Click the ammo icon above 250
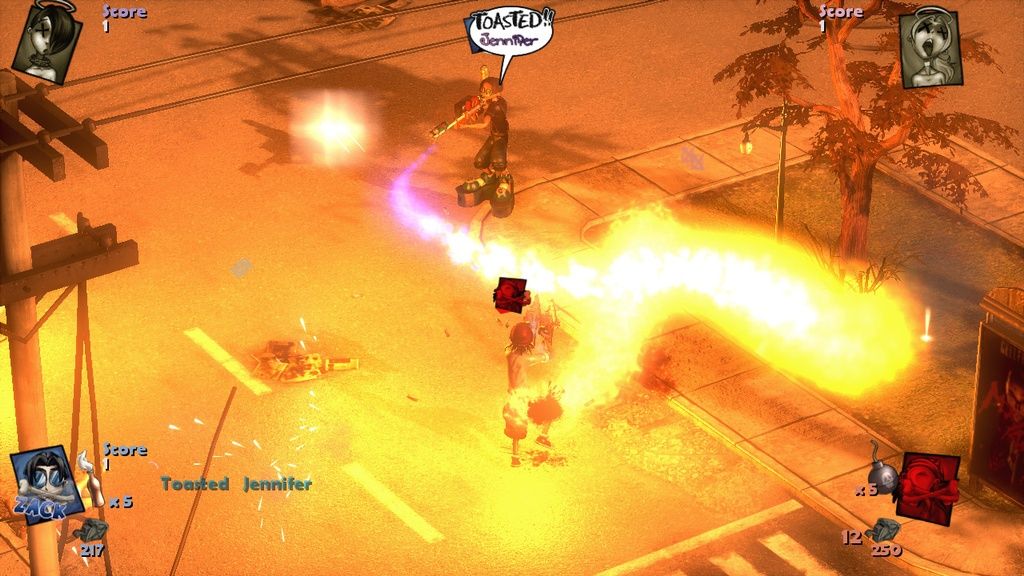 884,530
